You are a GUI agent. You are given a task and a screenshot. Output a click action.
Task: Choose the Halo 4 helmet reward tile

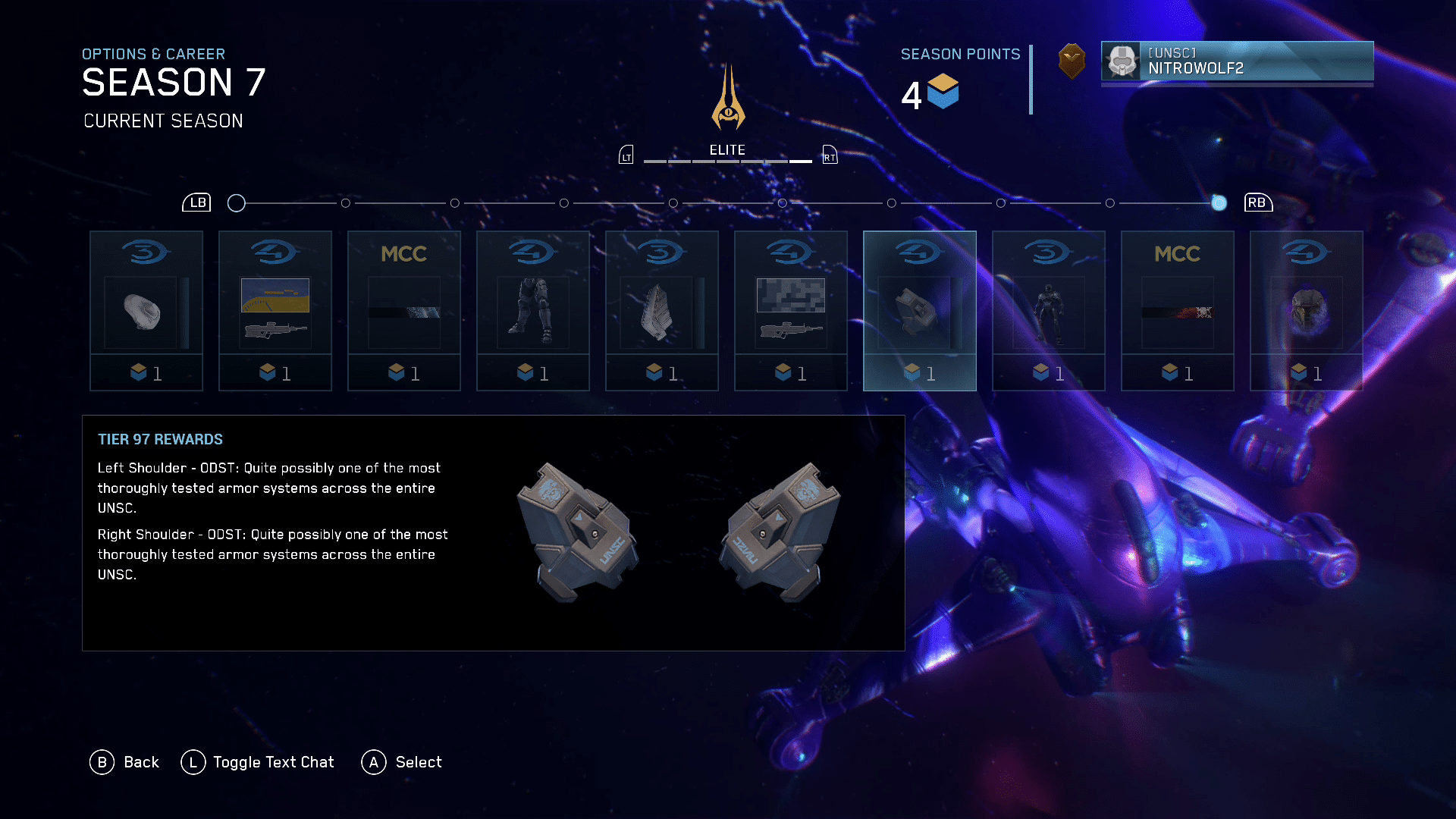click(x=1307, y=311)
